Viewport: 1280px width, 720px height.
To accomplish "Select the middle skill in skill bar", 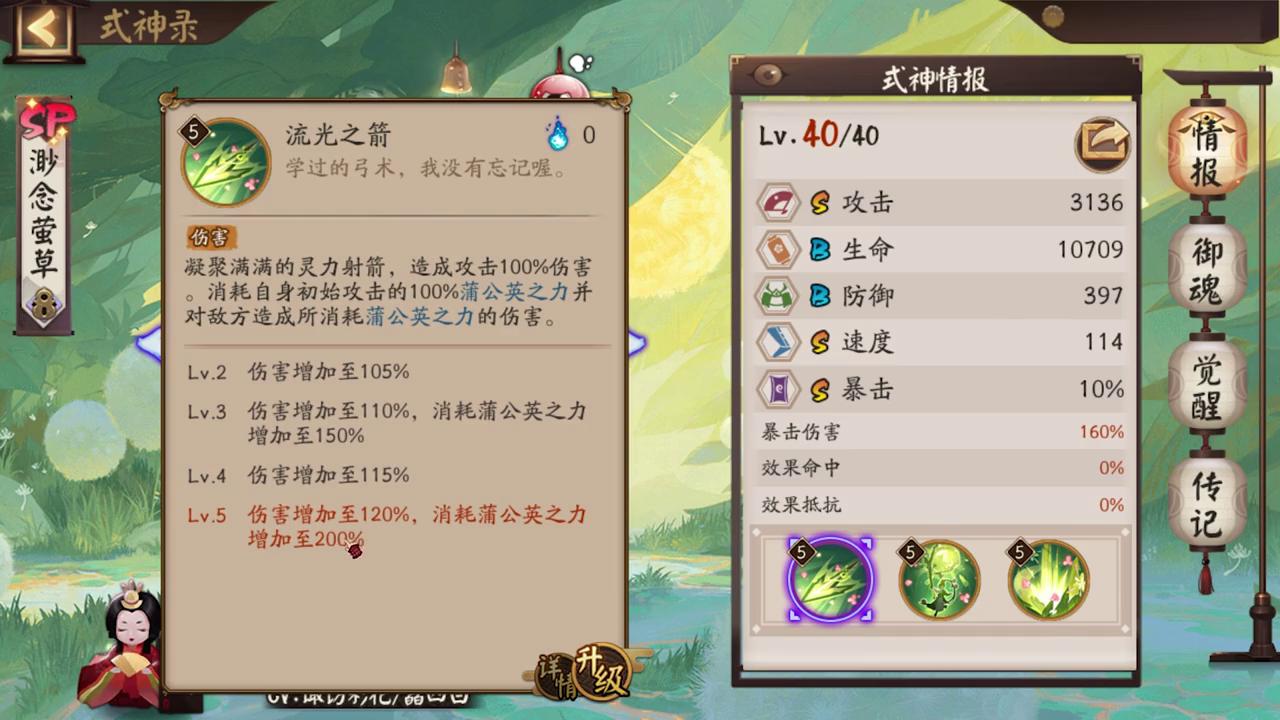I will pyautogui.click(x=938, y=580).
